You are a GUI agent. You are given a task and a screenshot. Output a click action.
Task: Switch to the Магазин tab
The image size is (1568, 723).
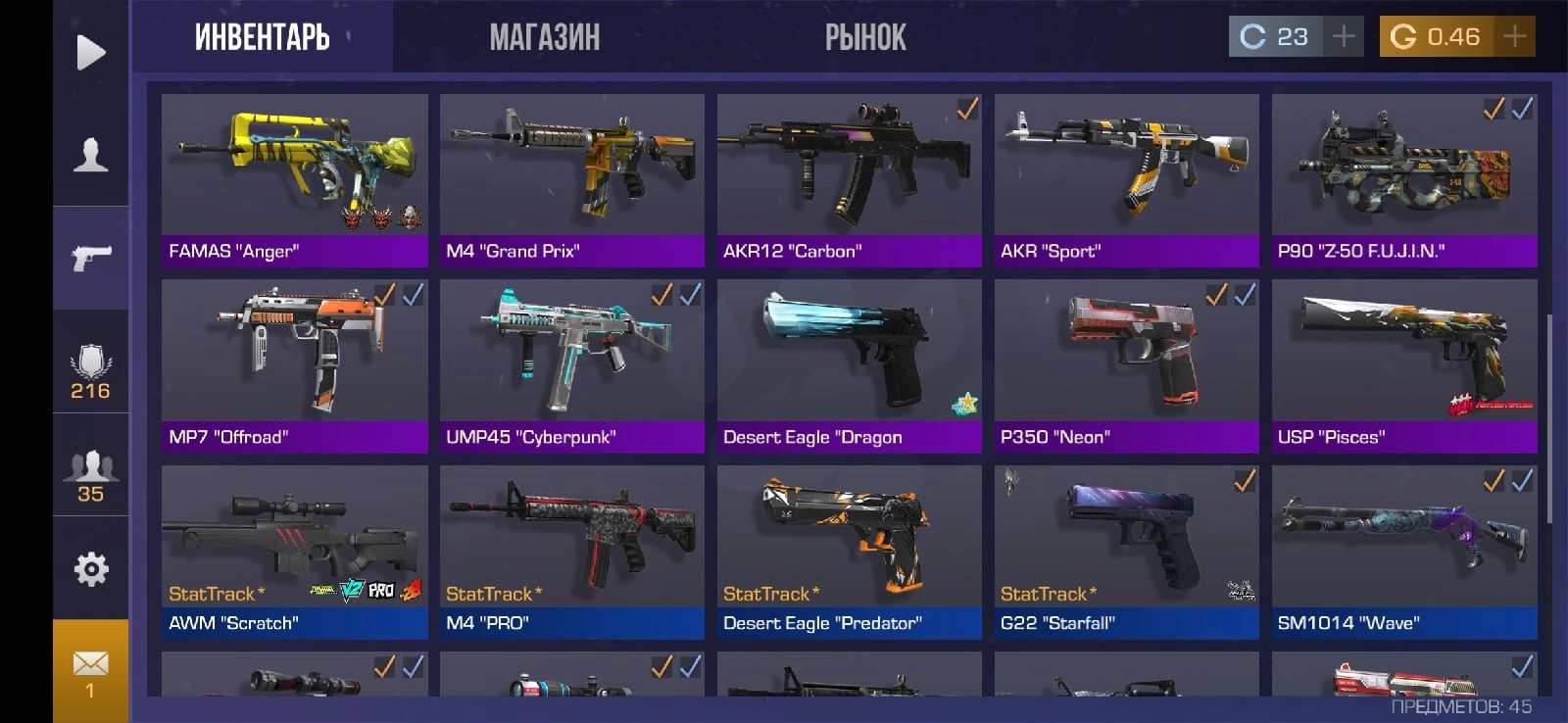(544, 37)
